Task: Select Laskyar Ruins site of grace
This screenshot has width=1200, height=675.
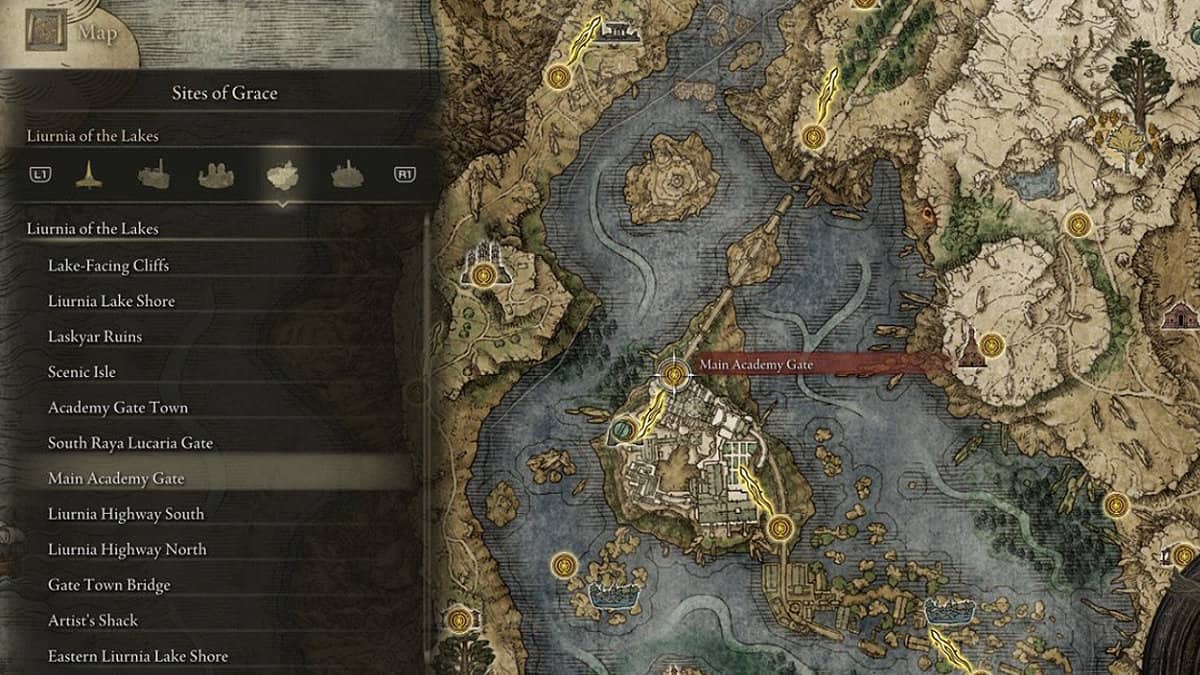Action: point(95,337)
